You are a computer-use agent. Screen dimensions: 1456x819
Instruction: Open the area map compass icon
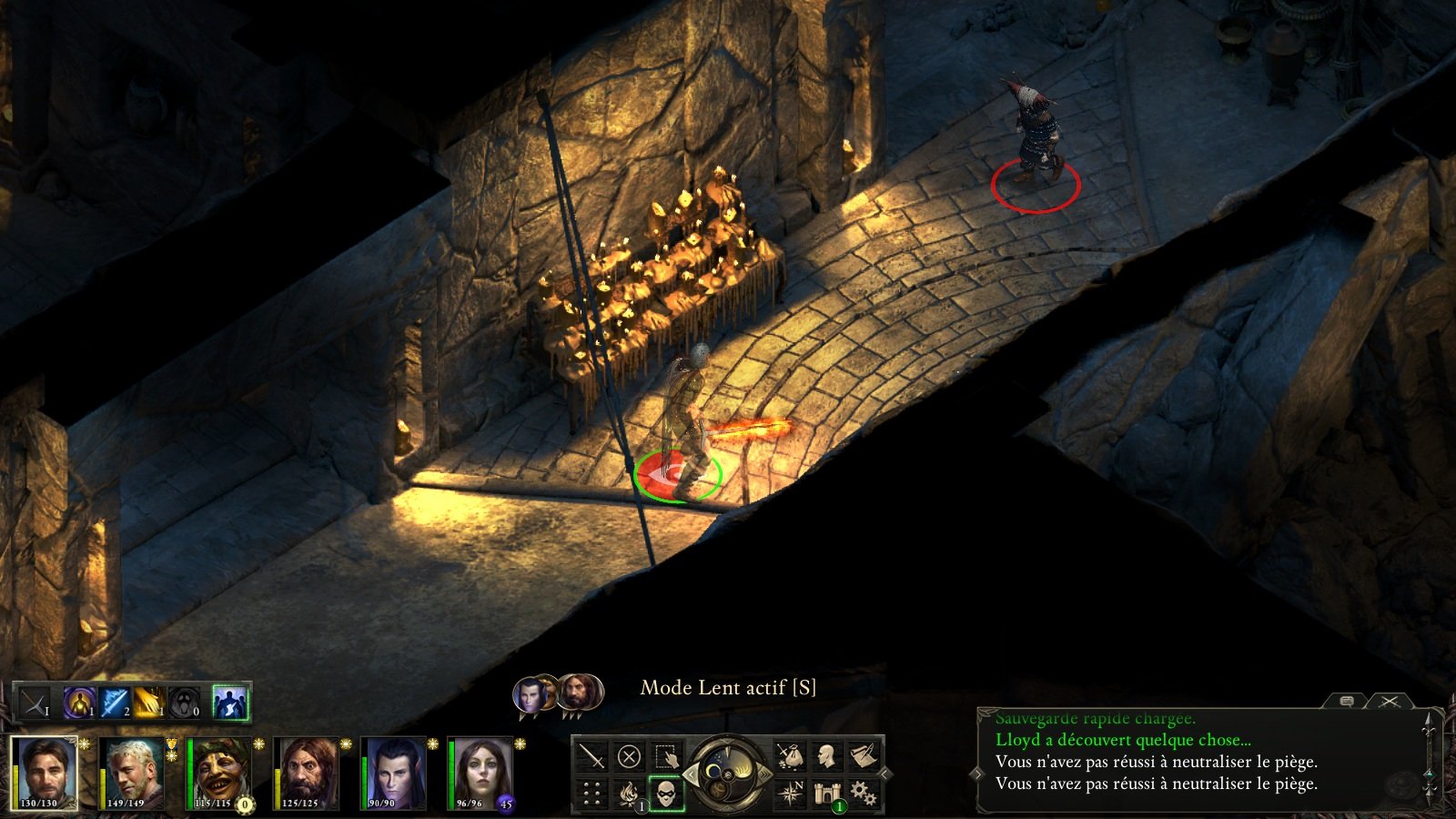(x=789, y=794)
